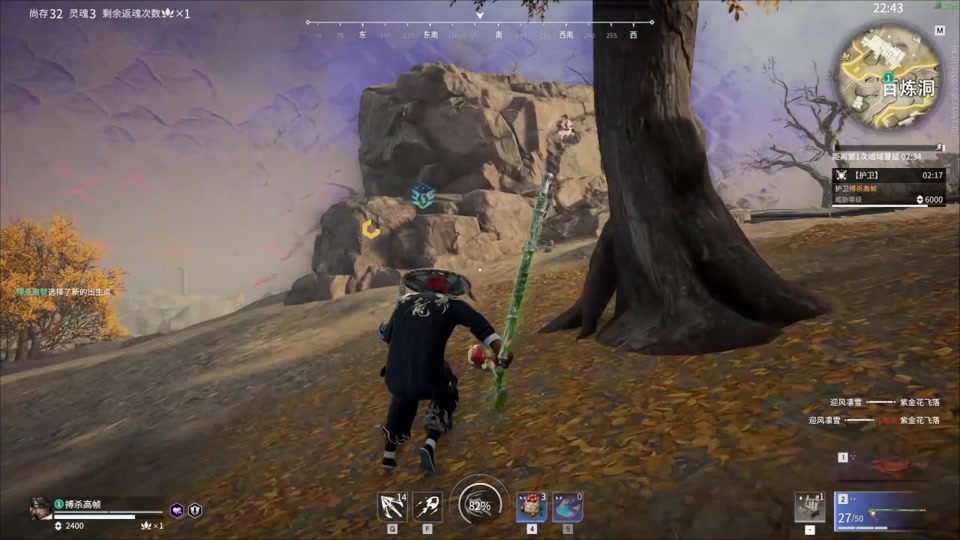960x540 pixels.
Task: Use the red healing medicine item slot
Action: coord(531,506)
